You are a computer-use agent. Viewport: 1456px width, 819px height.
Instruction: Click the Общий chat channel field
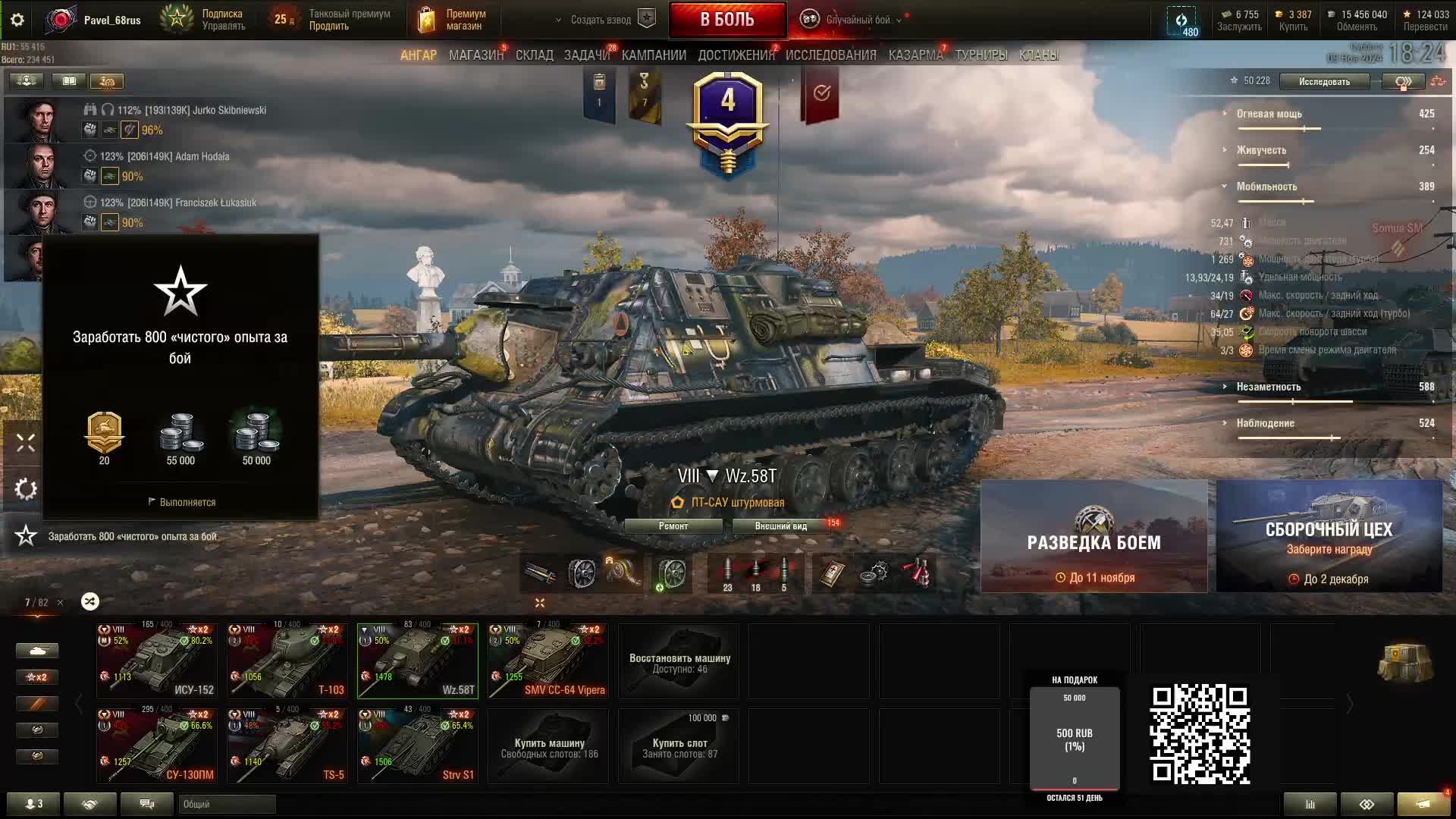click(227, 804)
